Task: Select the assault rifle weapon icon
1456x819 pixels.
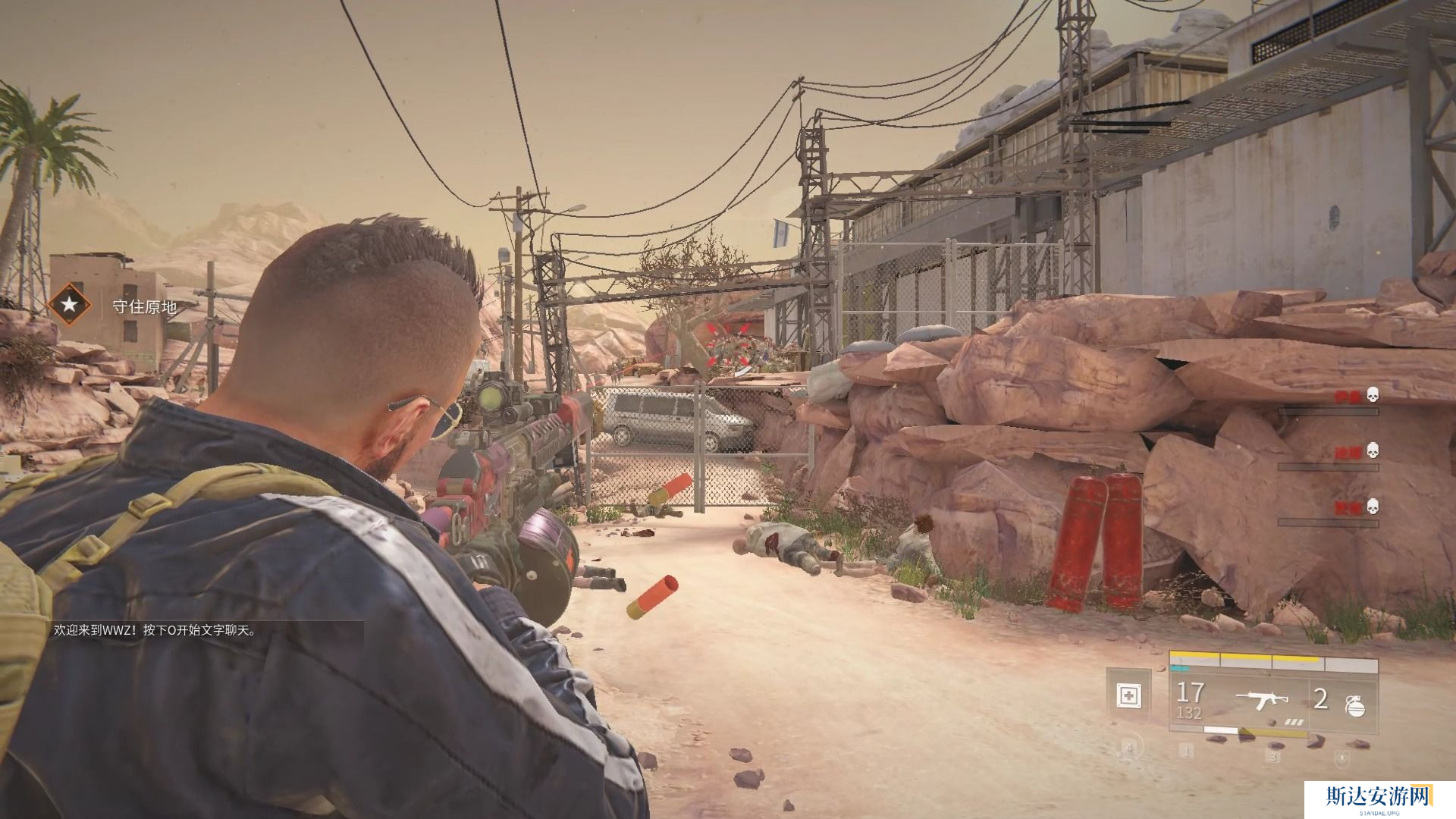Action: coord(1261,699)
